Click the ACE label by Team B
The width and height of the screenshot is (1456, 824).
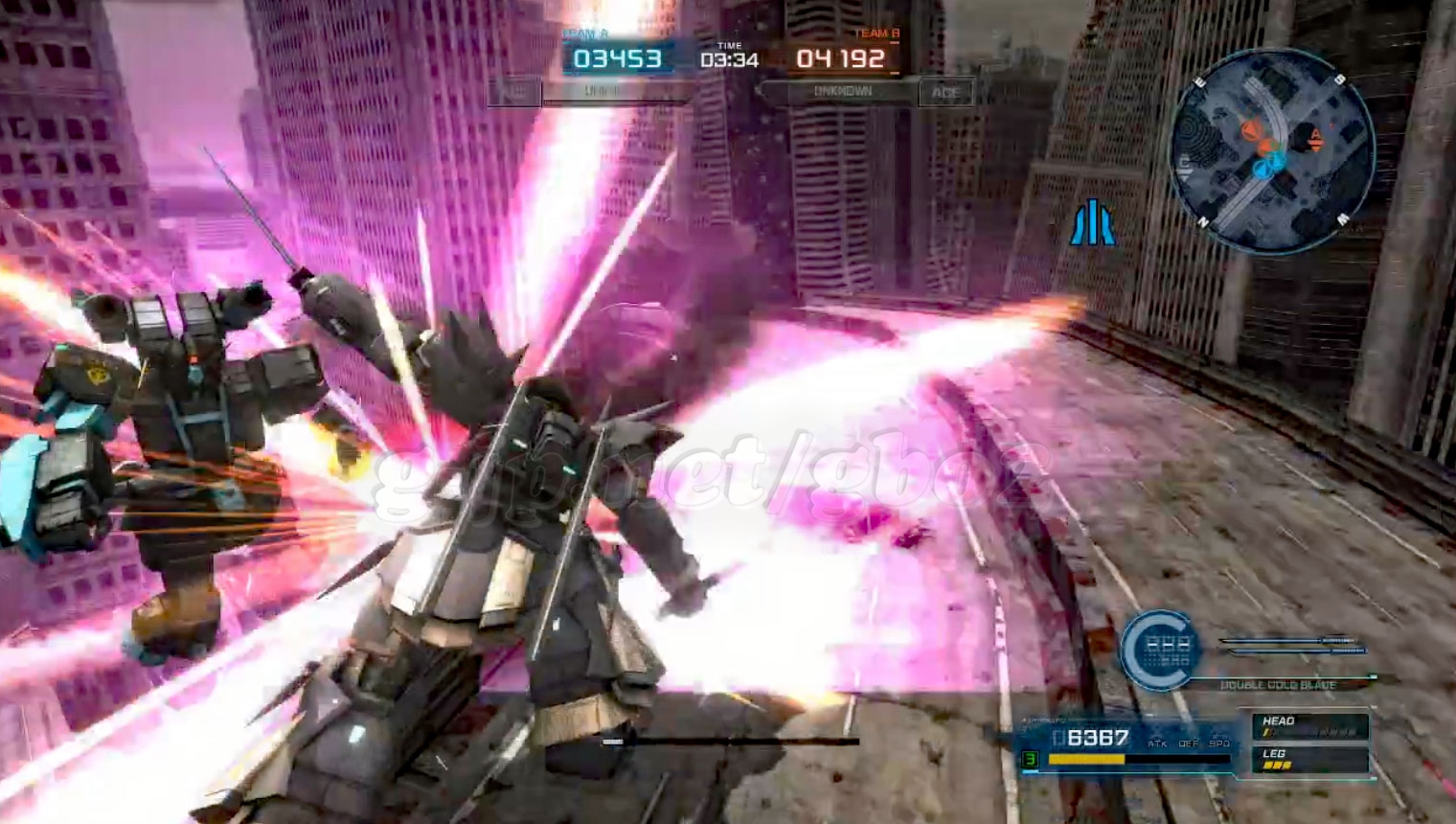click(945, 92)
